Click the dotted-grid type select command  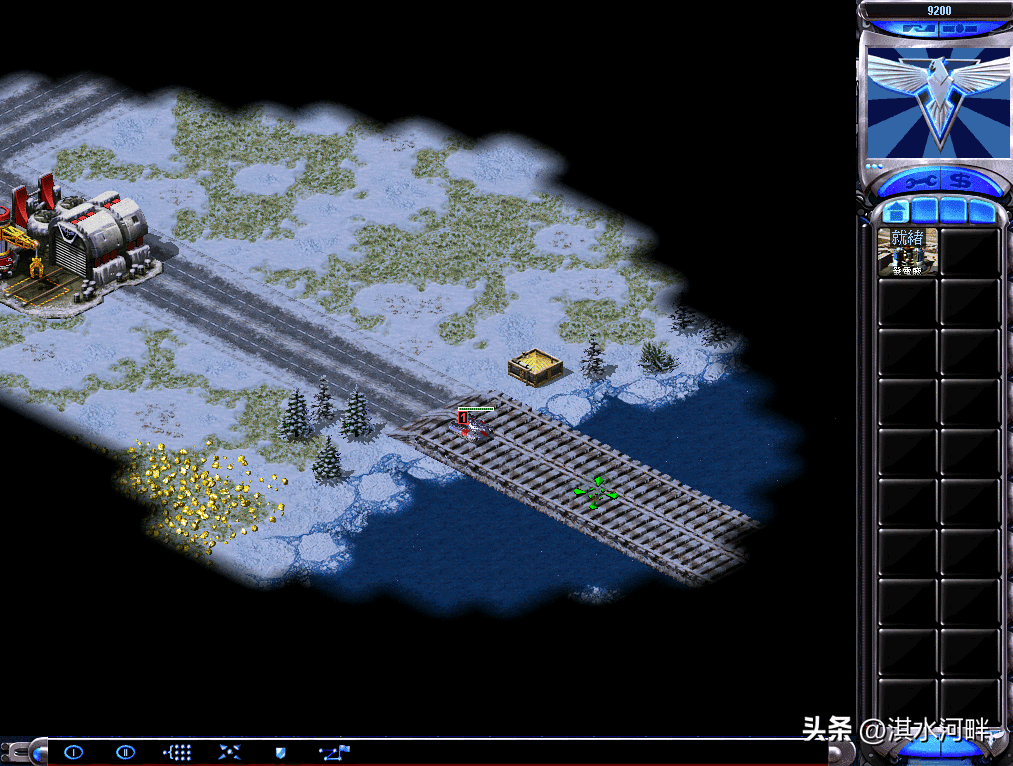pos(177,752)
